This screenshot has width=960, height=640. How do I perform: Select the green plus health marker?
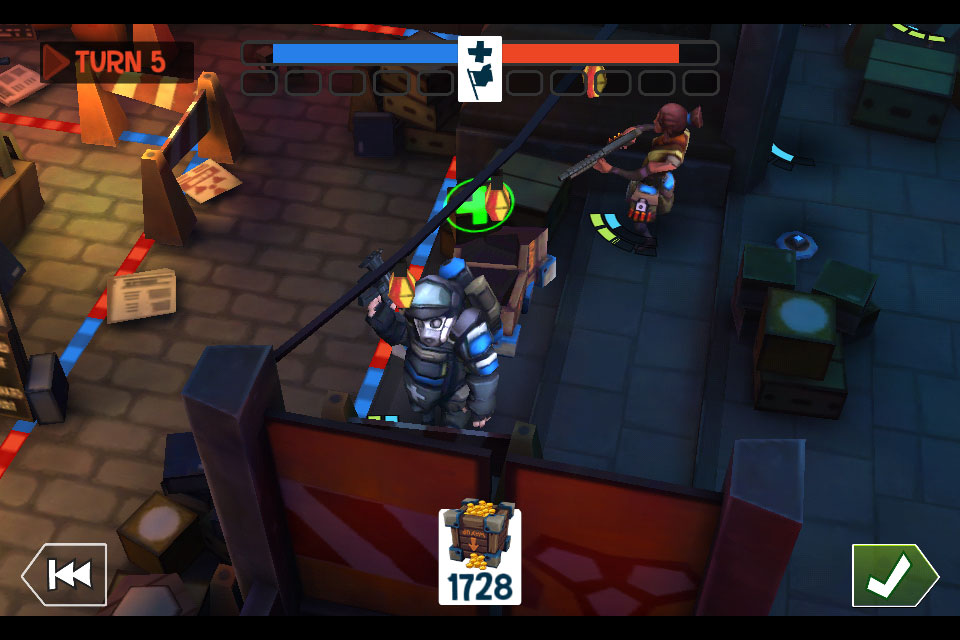[478, 206]
